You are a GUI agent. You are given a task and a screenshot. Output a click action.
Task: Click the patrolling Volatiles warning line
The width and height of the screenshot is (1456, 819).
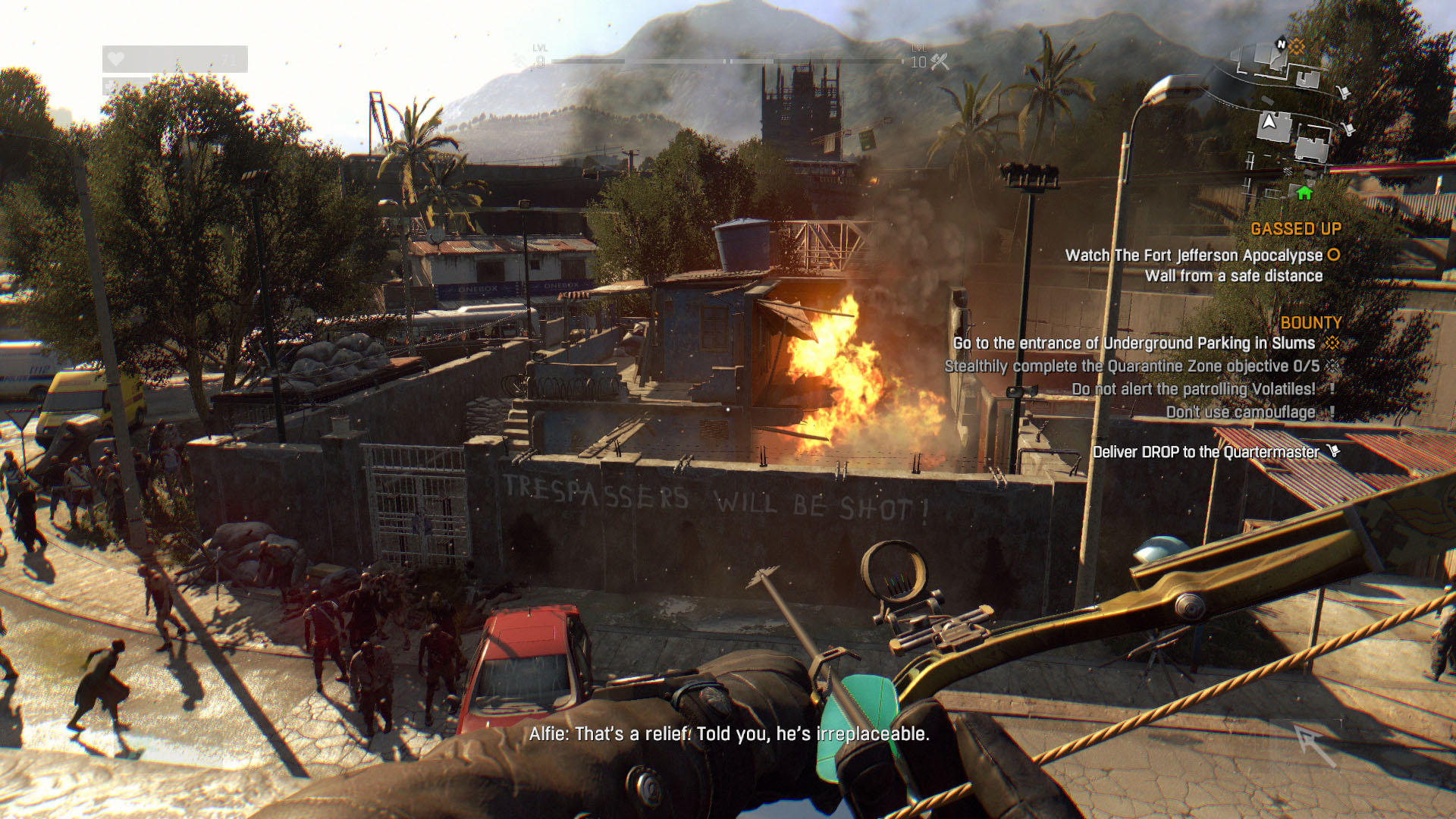point(1193,389)
